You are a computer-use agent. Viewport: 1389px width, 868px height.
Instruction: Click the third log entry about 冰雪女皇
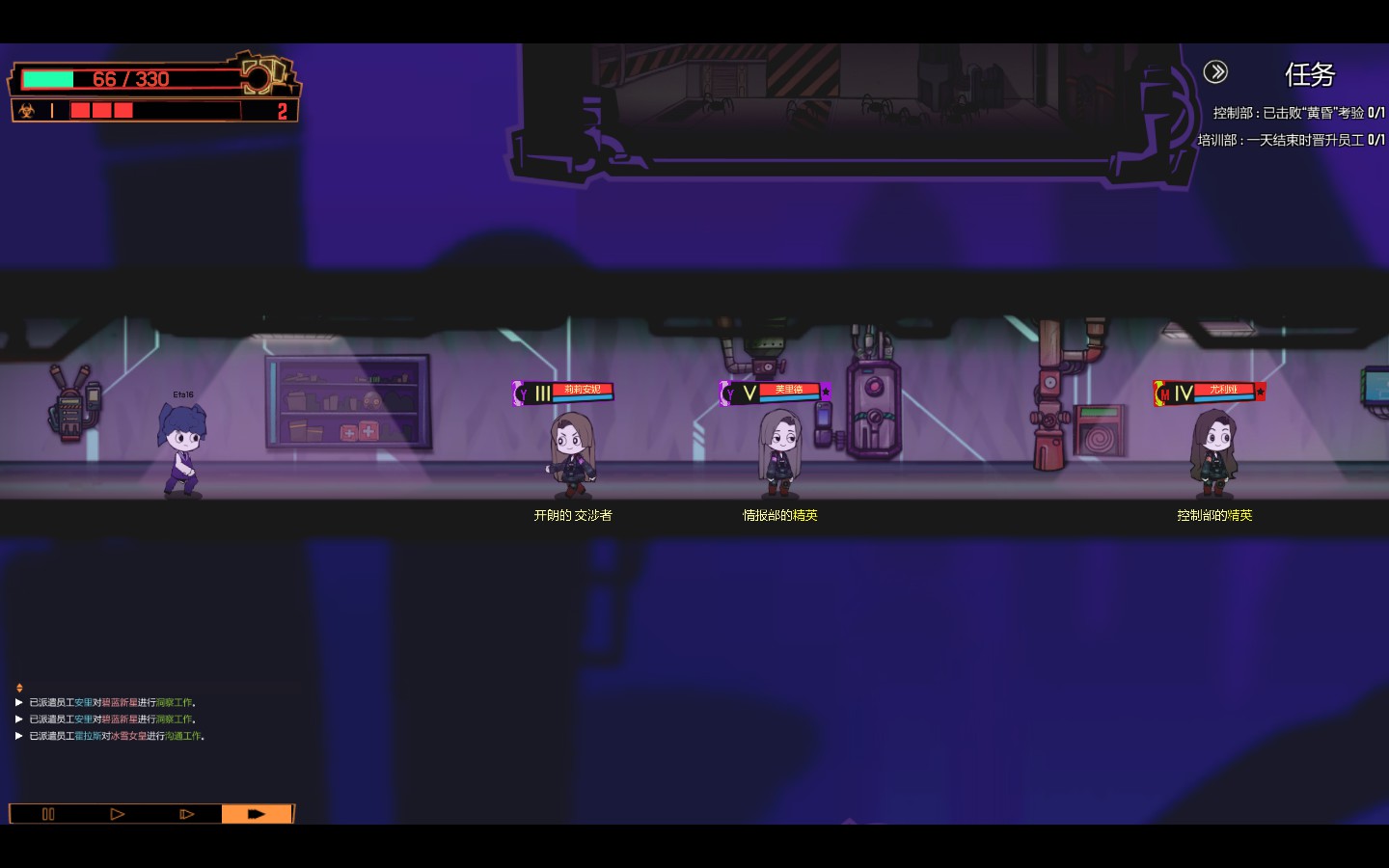[117, 736]
